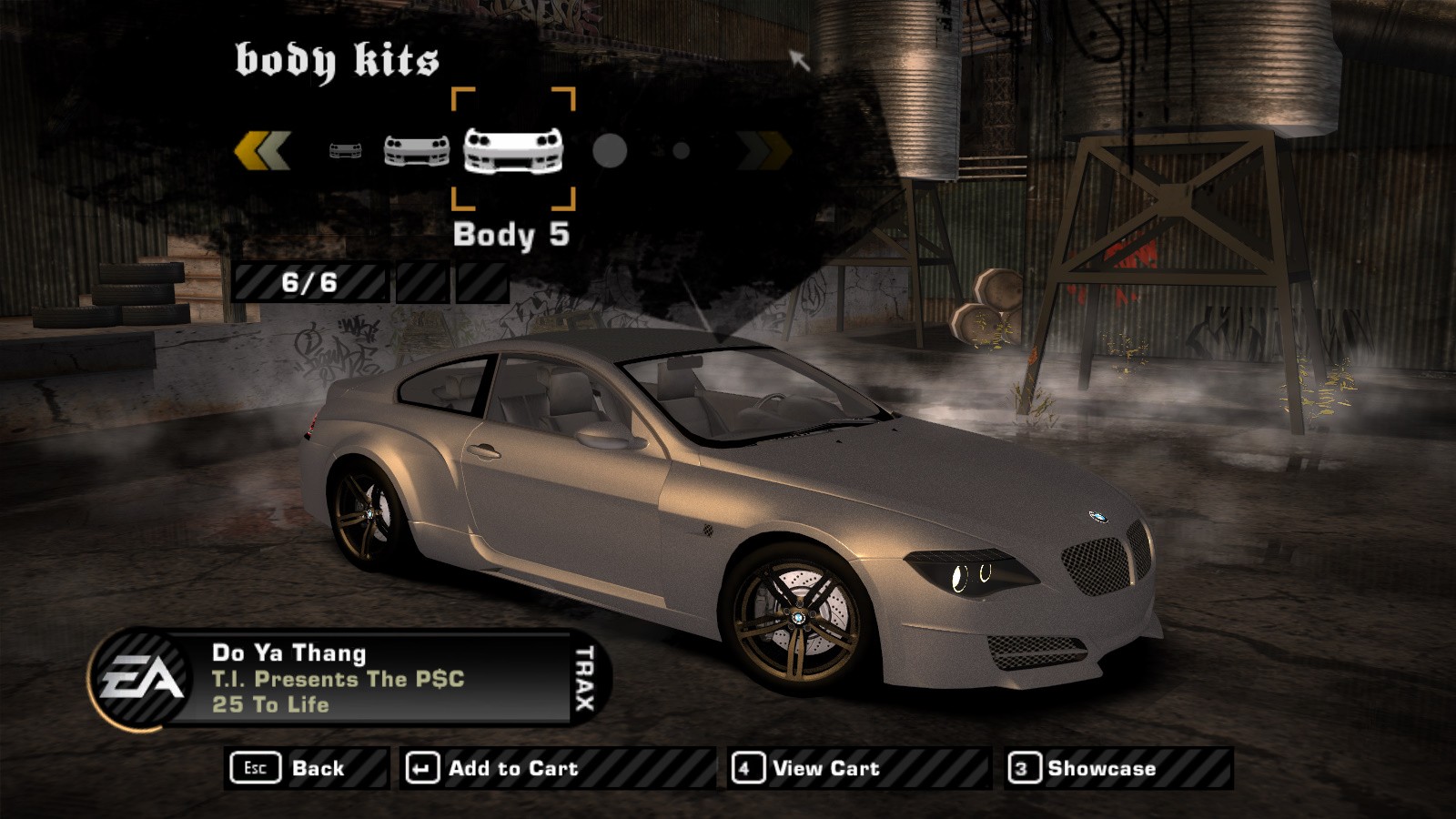
Task: Choose the medium body kit thumbnail left of selection
Action: coord(417,151)
